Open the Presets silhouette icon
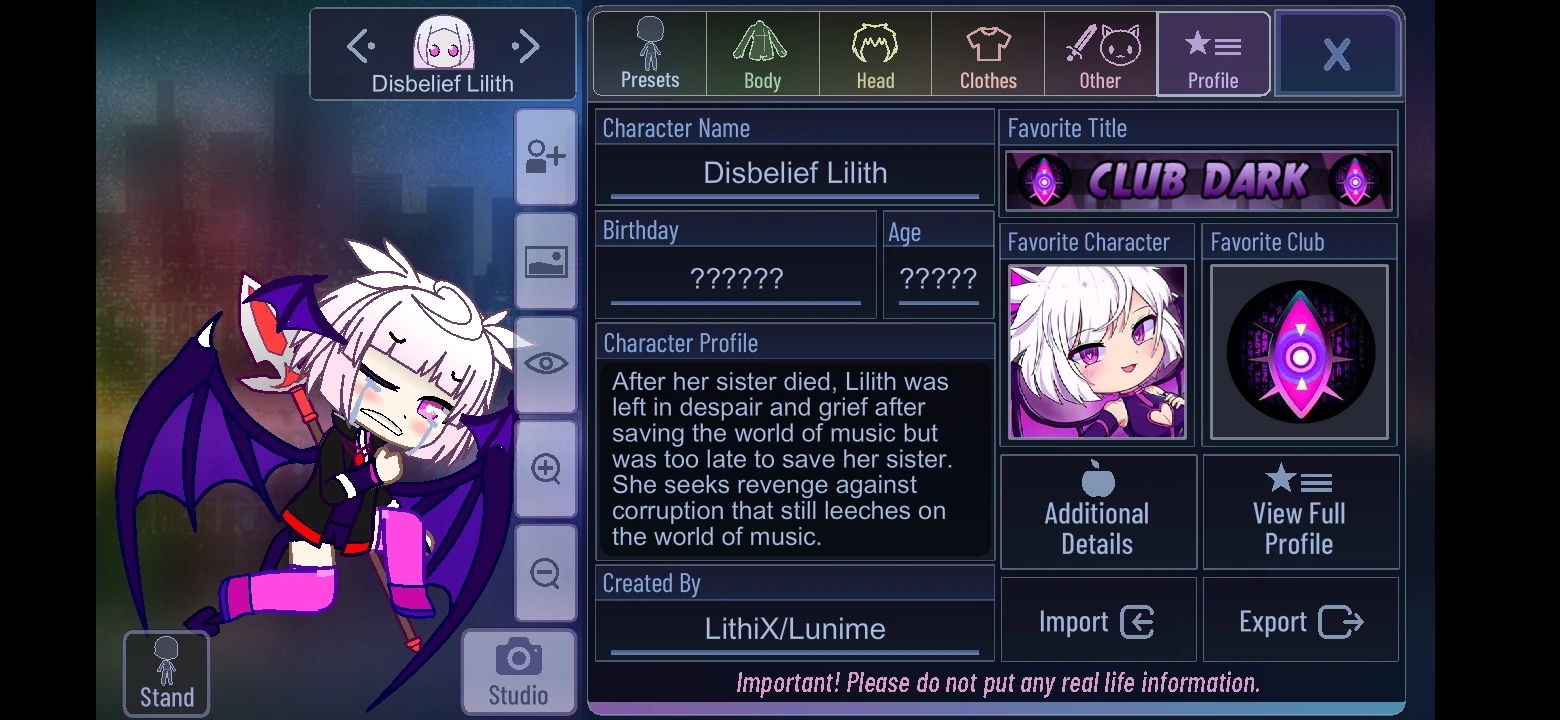The width and height of the screenshot is (1560, 720). coord(648,50)
